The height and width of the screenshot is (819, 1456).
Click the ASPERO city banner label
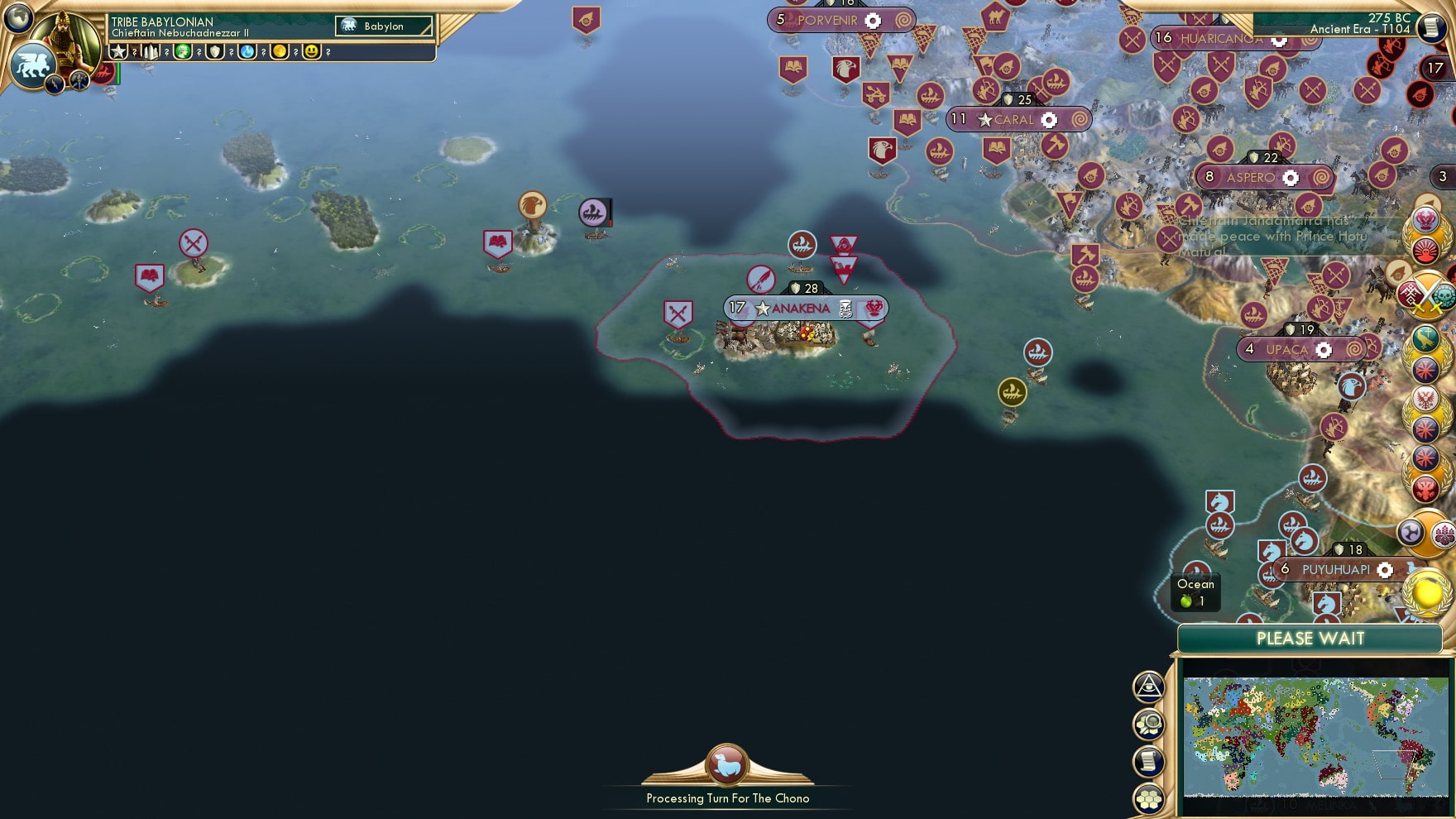tap(1249, 176)
